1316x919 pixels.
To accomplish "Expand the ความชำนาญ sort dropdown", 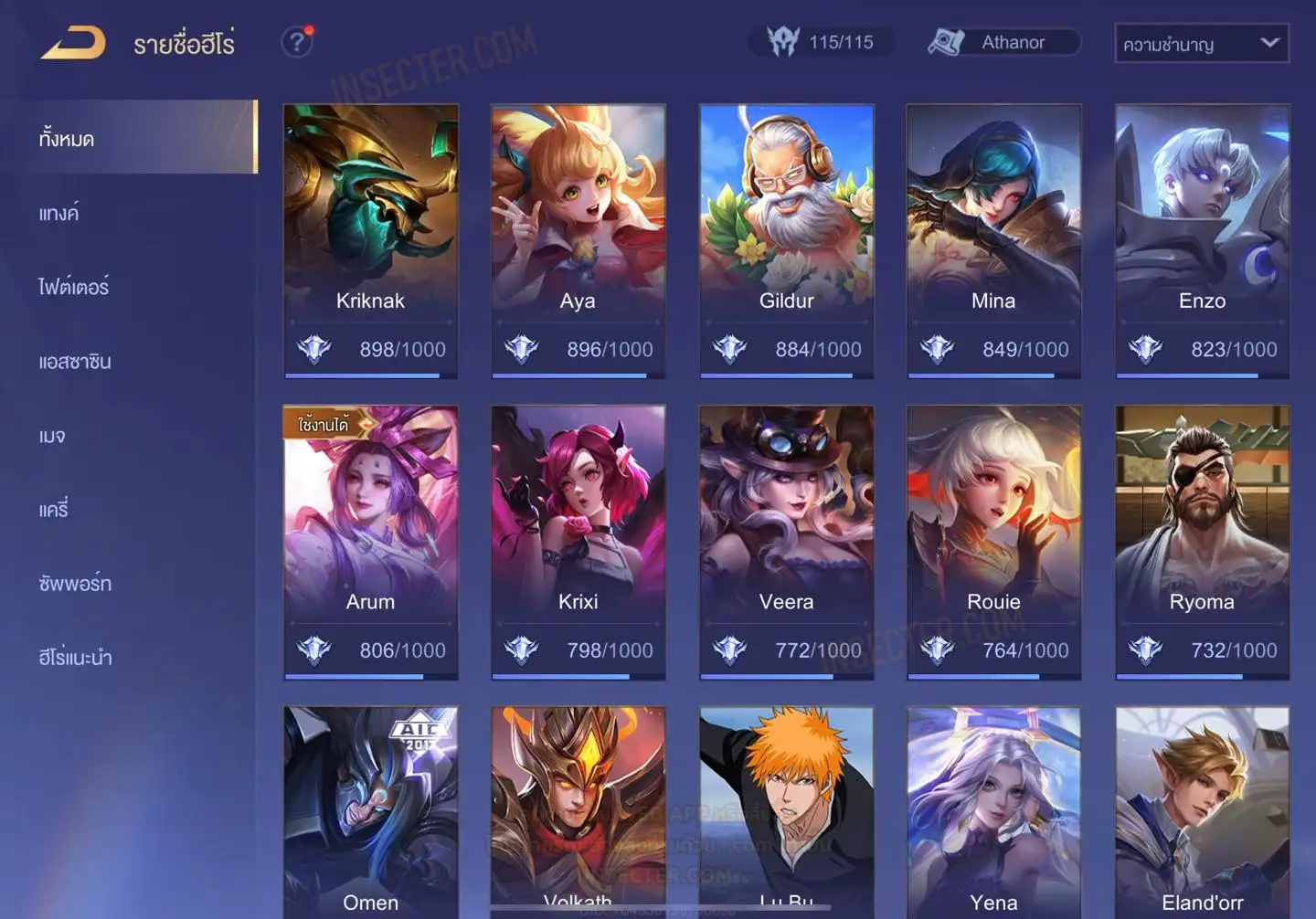I will [x=1201, y=43].
